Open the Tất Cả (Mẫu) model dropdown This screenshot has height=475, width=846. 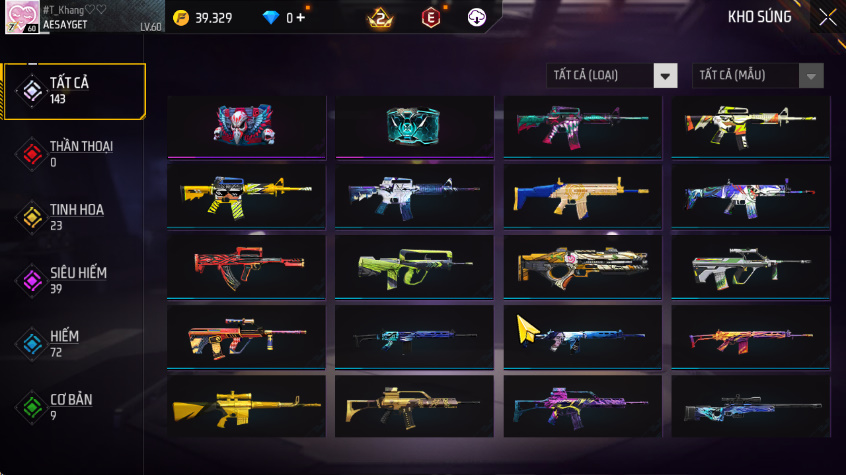click(x=757, y=76)
